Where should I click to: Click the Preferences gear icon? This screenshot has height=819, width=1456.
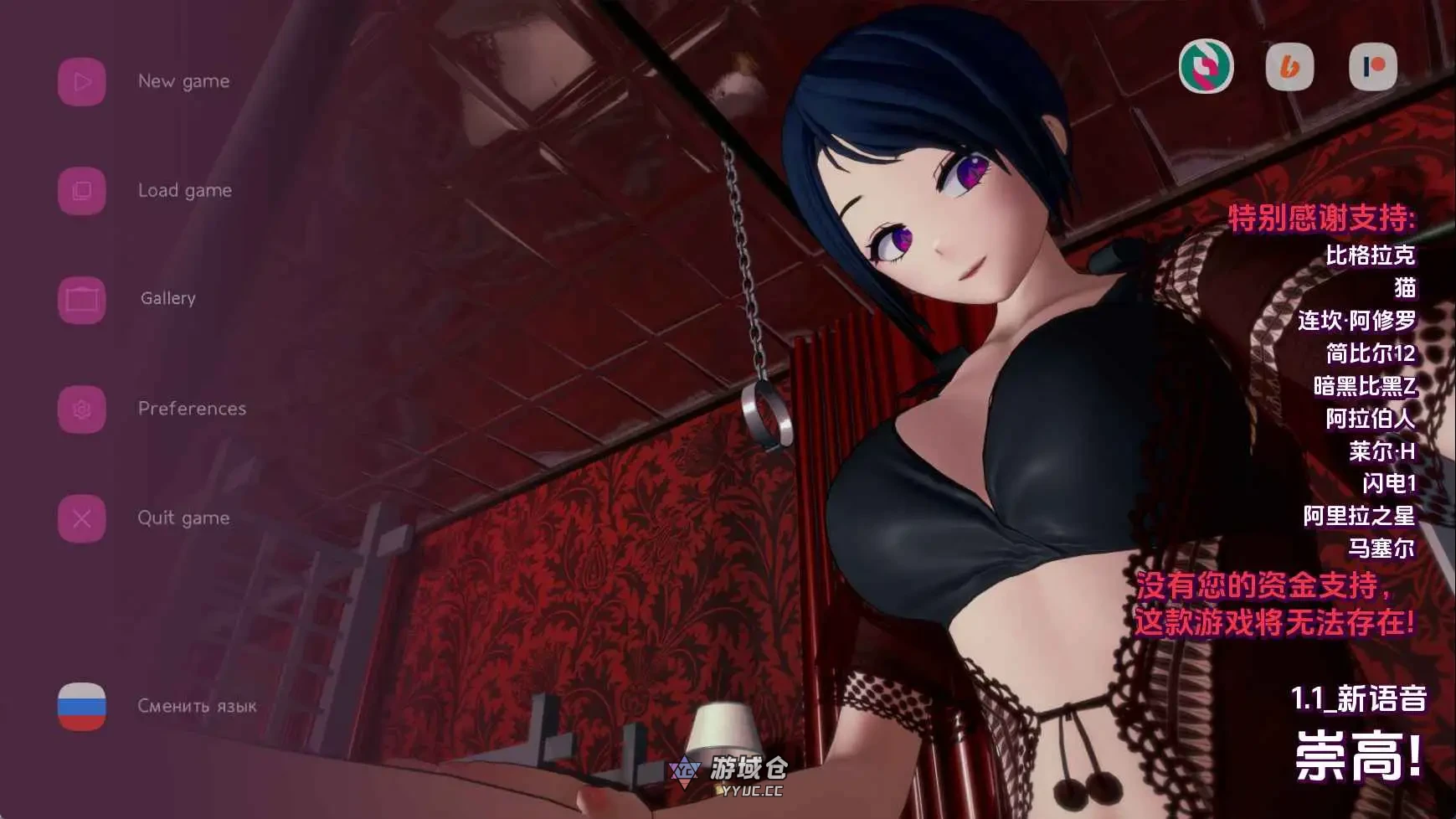(81, 409)
